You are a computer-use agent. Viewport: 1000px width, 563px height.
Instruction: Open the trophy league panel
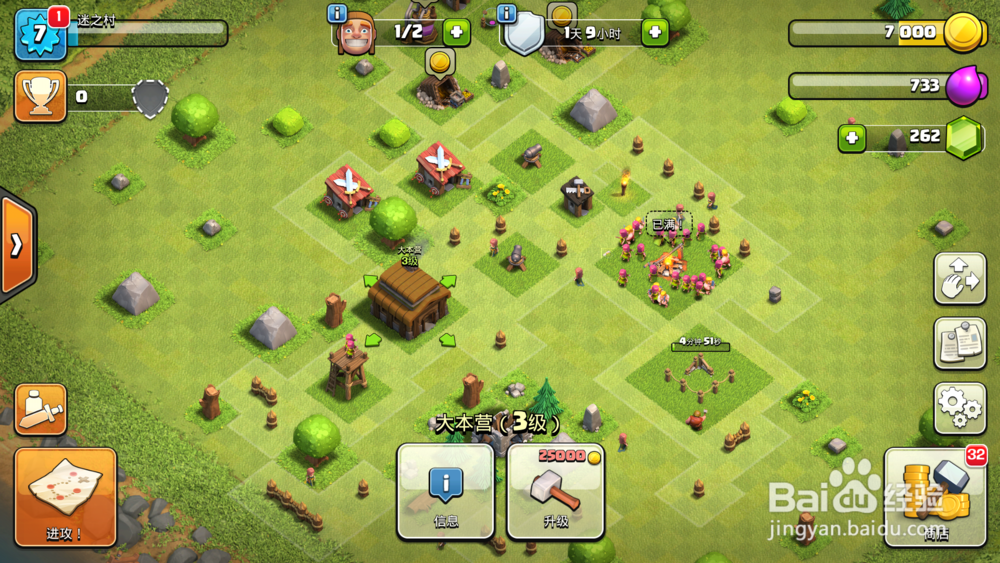click(40, 96)
